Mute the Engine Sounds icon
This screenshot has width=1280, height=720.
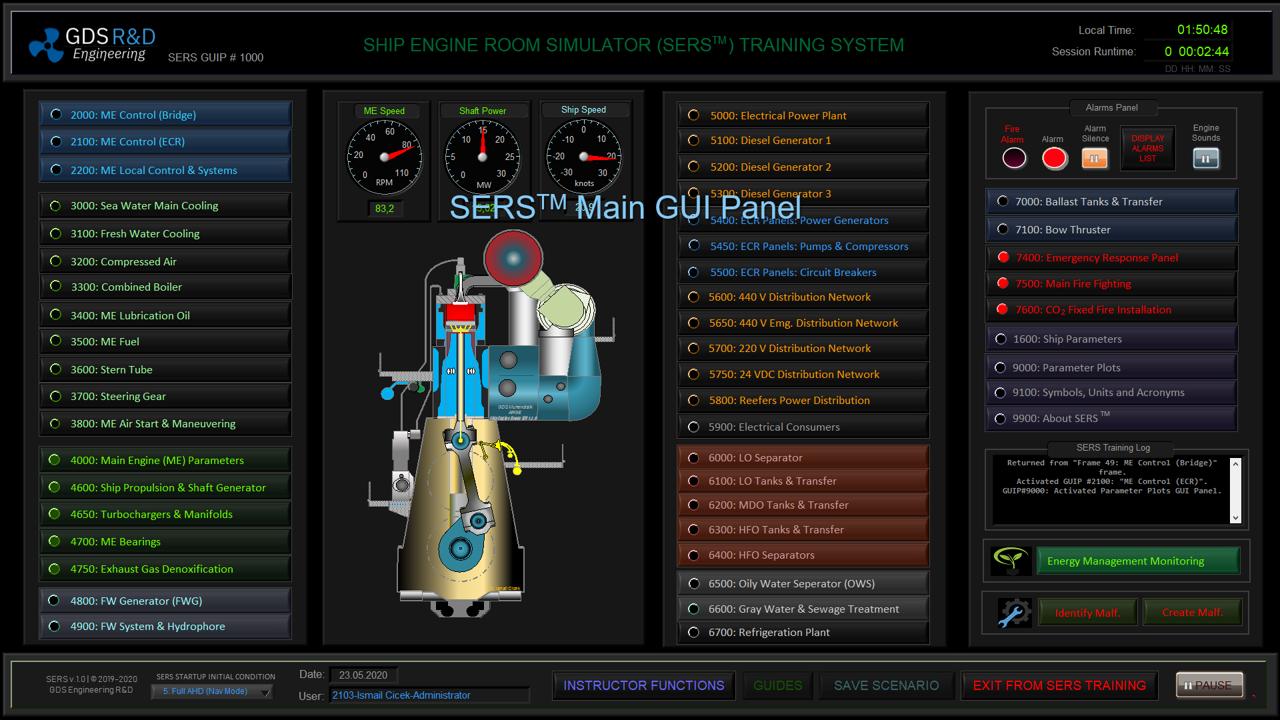pos(1205,157)
